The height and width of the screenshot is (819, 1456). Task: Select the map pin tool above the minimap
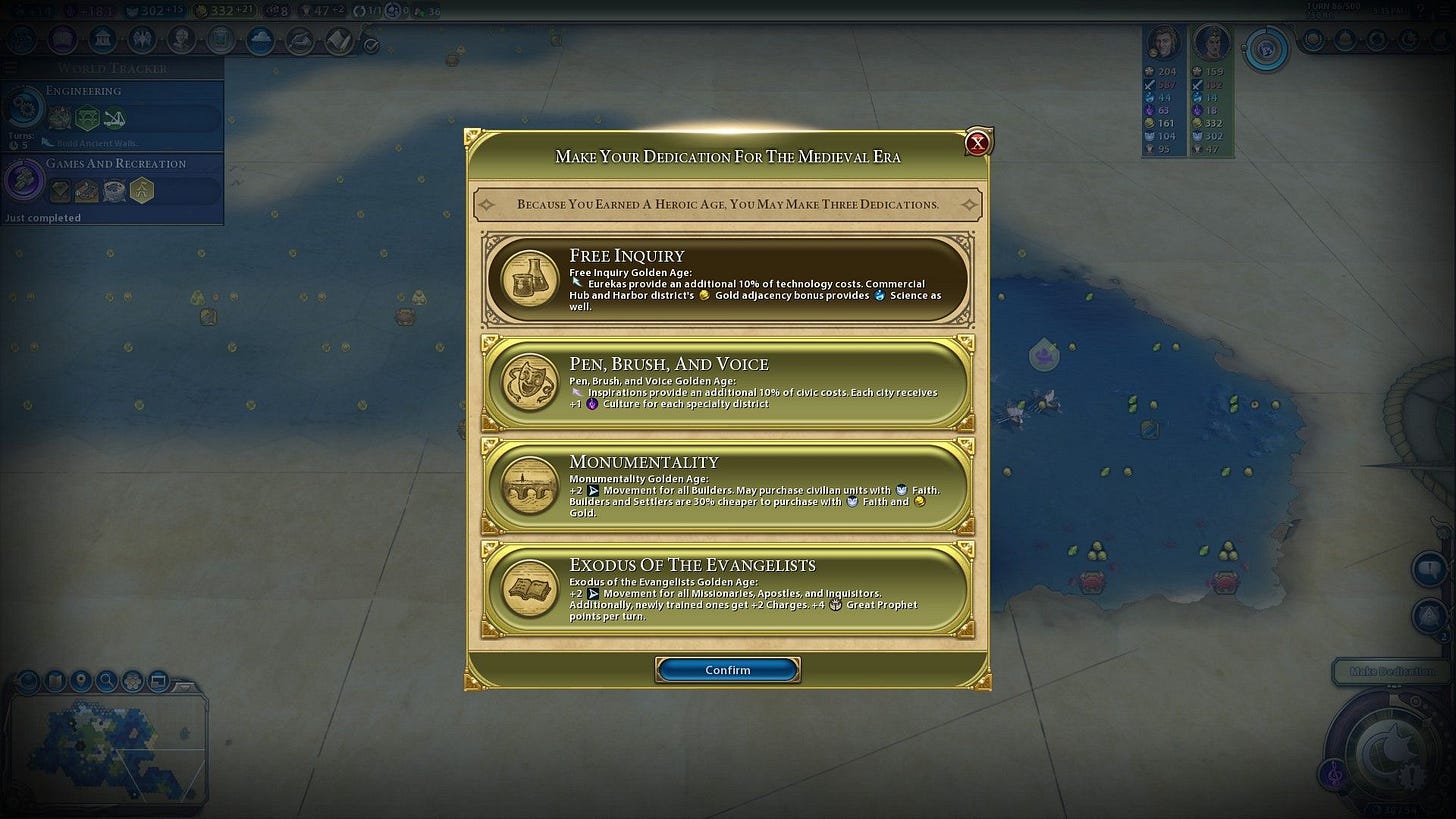[81, 680]
